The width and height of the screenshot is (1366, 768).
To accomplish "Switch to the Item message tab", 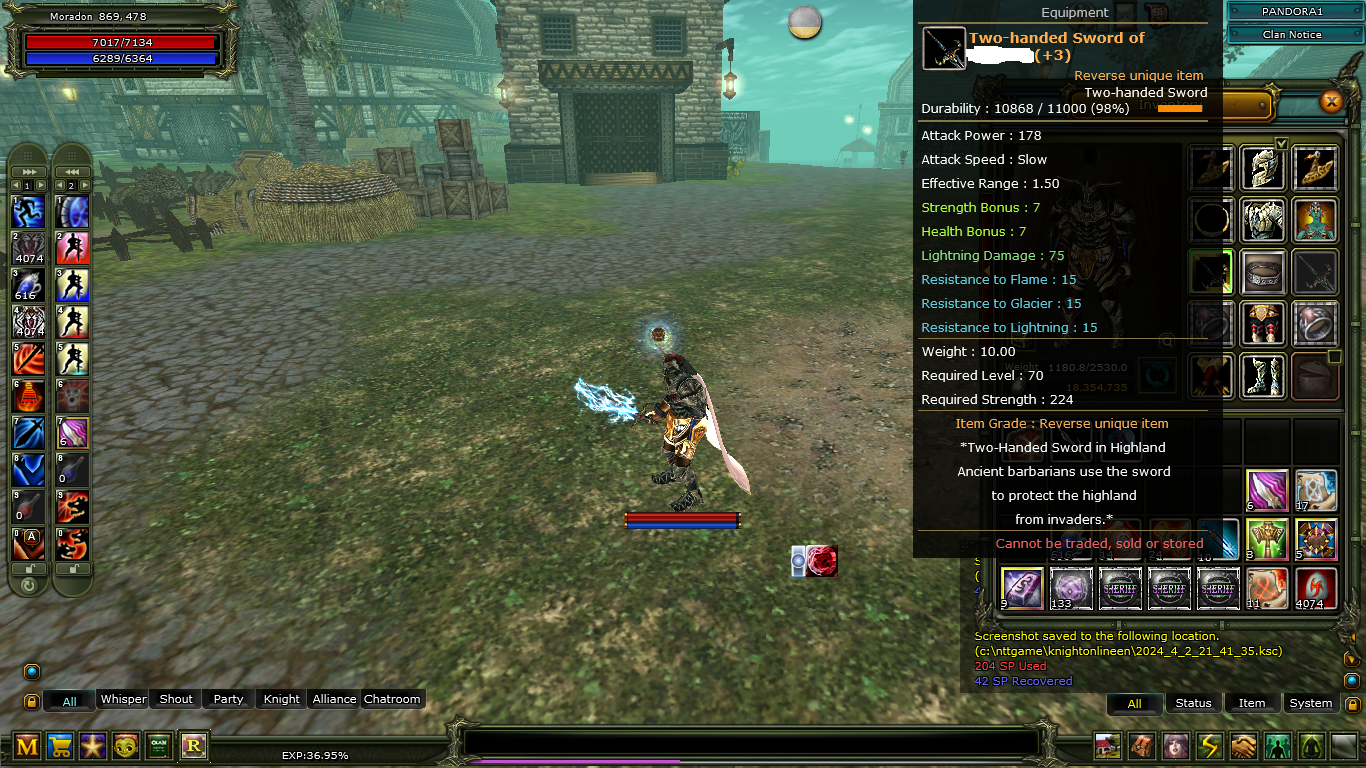I will point(1252,703).
